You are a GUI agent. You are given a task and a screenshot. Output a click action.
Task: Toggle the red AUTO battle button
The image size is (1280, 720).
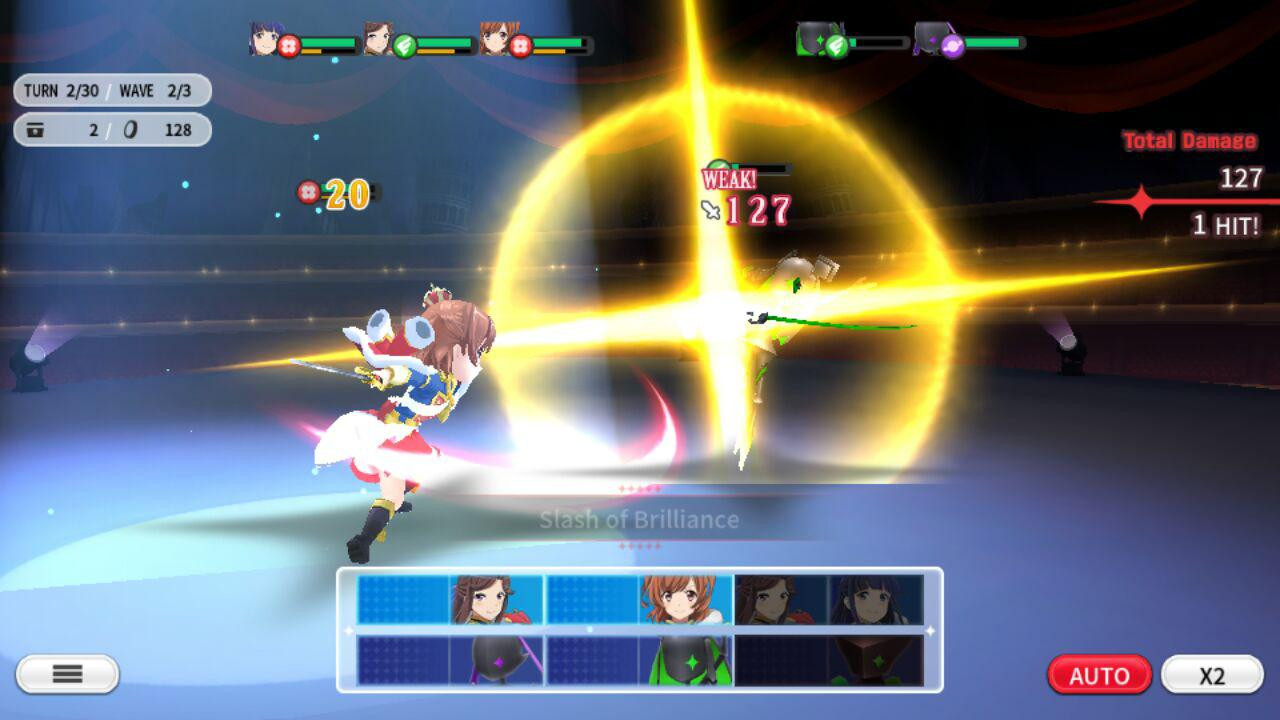tap(1099, 675)
